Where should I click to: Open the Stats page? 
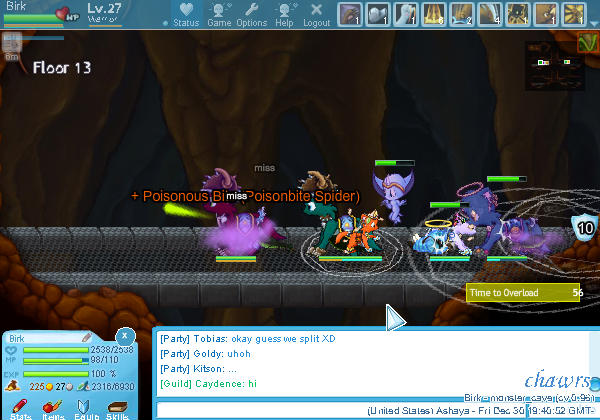[x=22, y=409]
